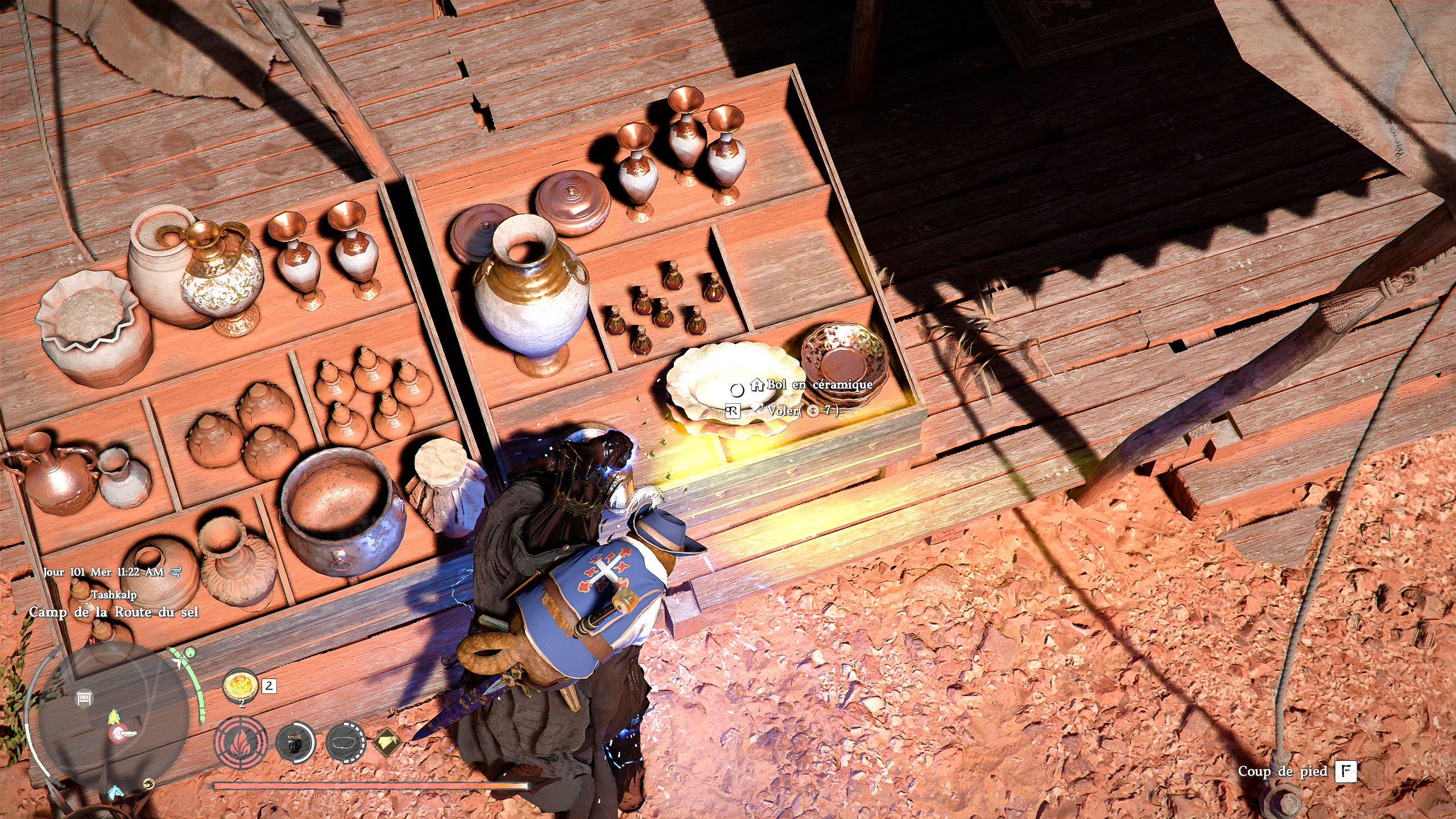Activate the red flame skill icon
This screenshot has width=1456, height=819.
pyautogui.click(x=240, y=743)
